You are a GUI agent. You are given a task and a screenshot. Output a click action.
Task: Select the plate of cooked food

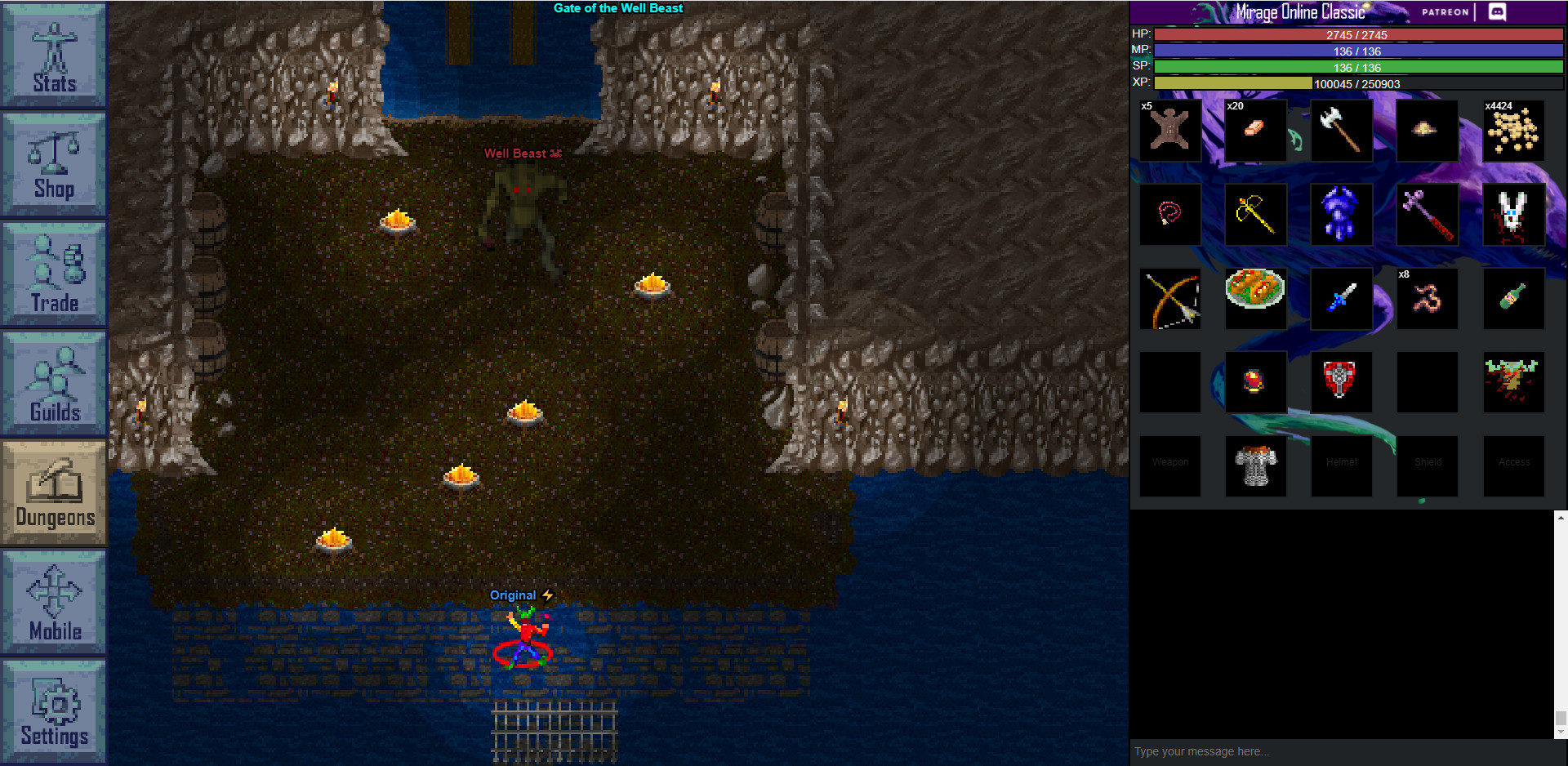1255,298
